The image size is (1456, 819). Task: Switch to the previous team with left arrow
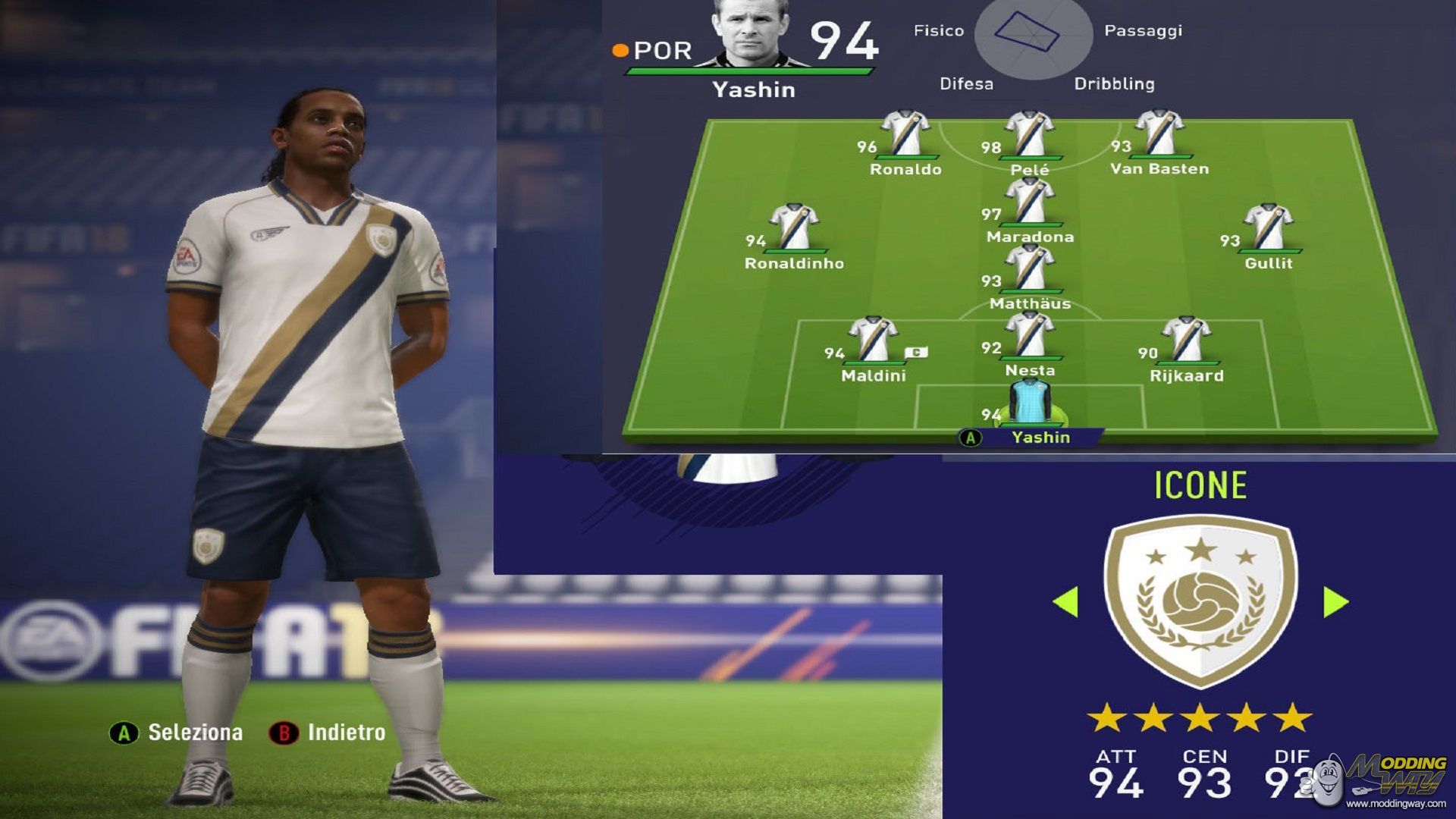1065,602
